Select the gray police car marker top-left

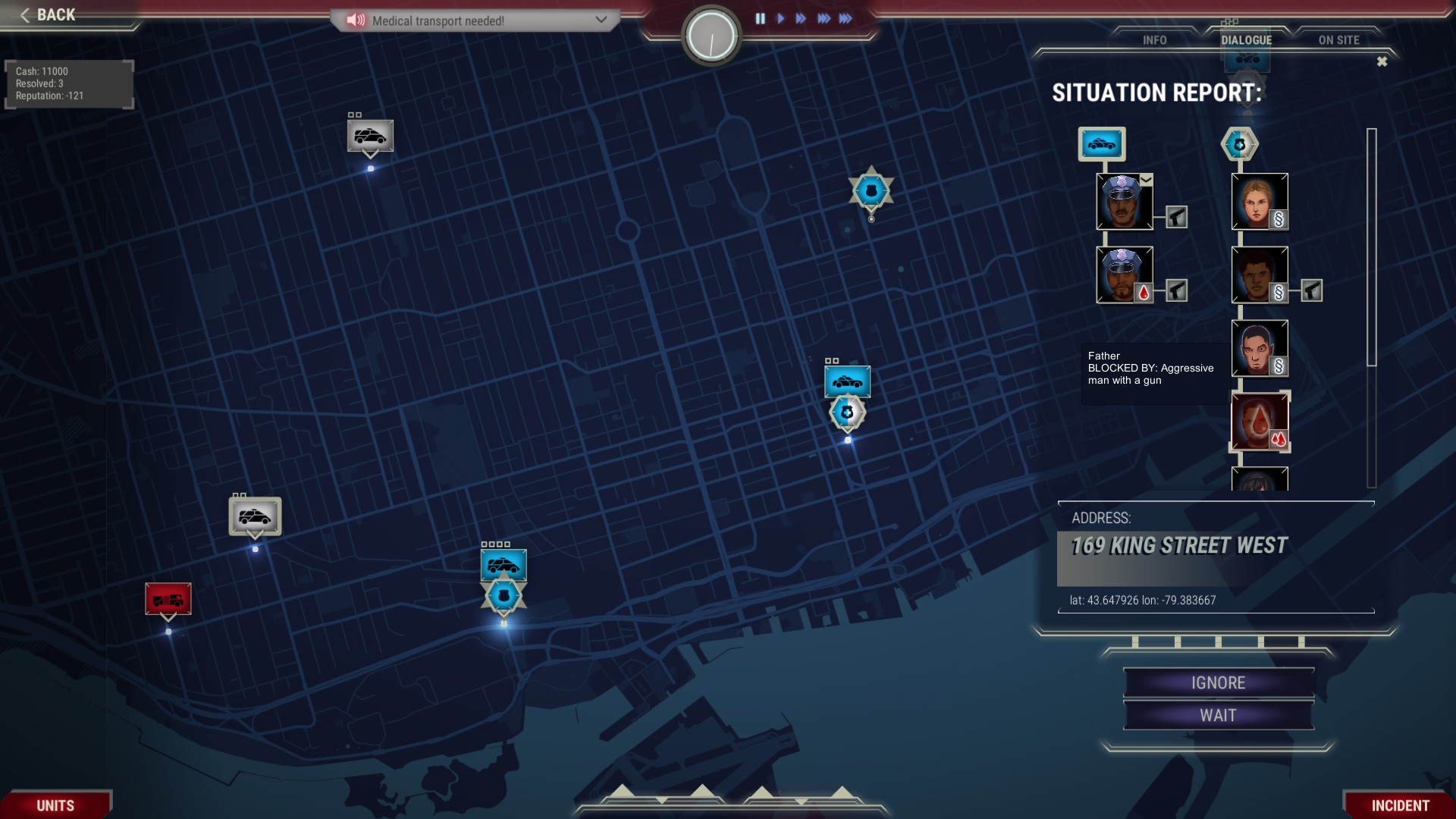pyautogui.click(x=369, y=136)
